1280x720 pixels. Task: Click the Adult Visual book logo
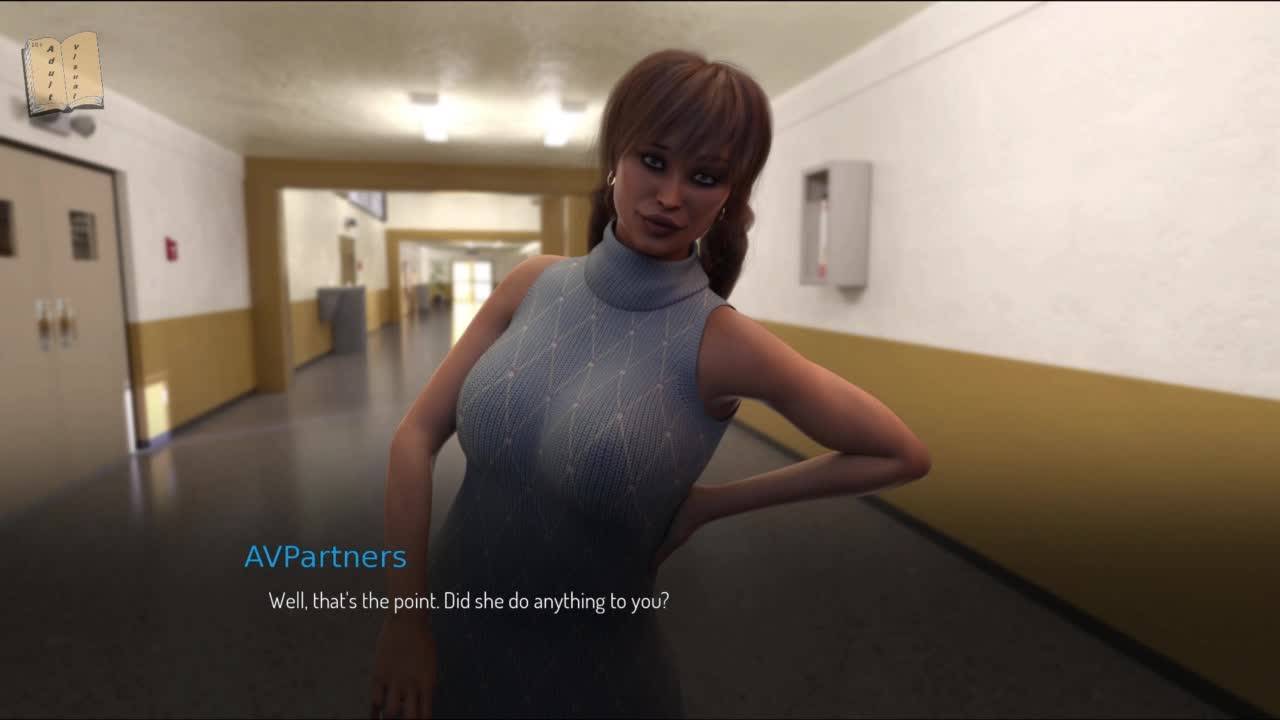point(63,73)
